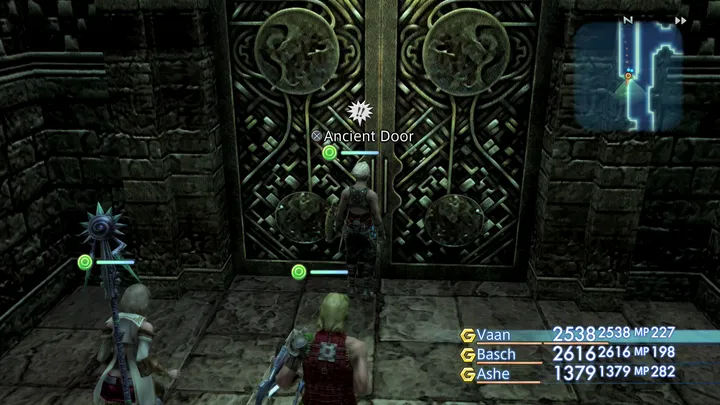Pick Ashe in the party list
This screenshot has height=405, width=720.
[496, 374]
